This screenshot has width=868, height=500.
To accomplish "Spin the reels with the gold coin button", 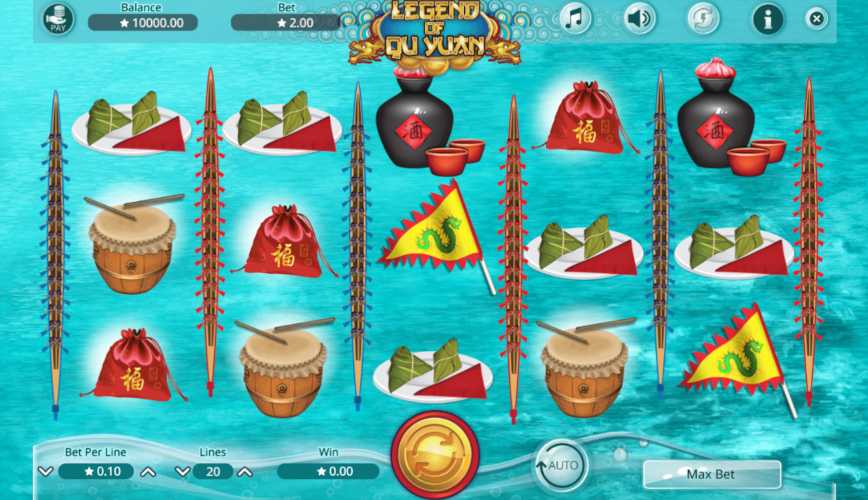I will [x=434, y=460].
